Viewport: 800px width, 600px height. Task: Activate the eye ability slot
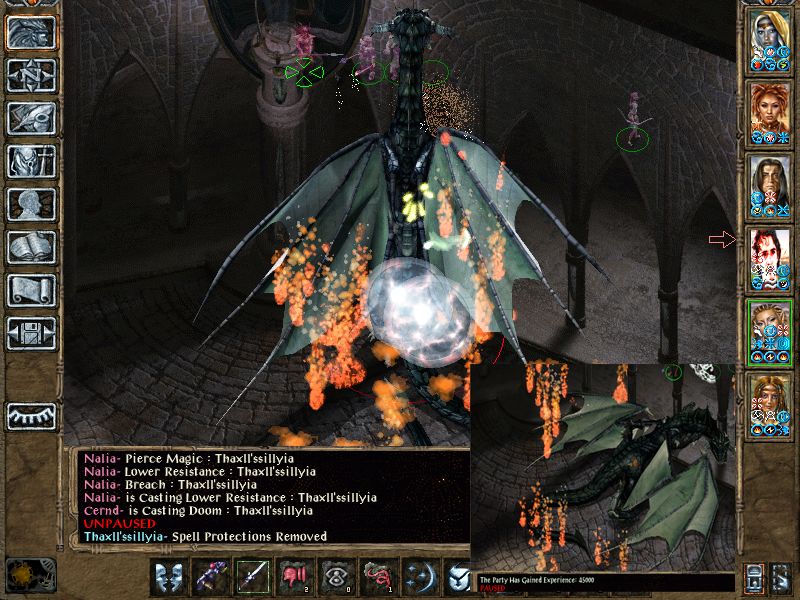[336, 576]
